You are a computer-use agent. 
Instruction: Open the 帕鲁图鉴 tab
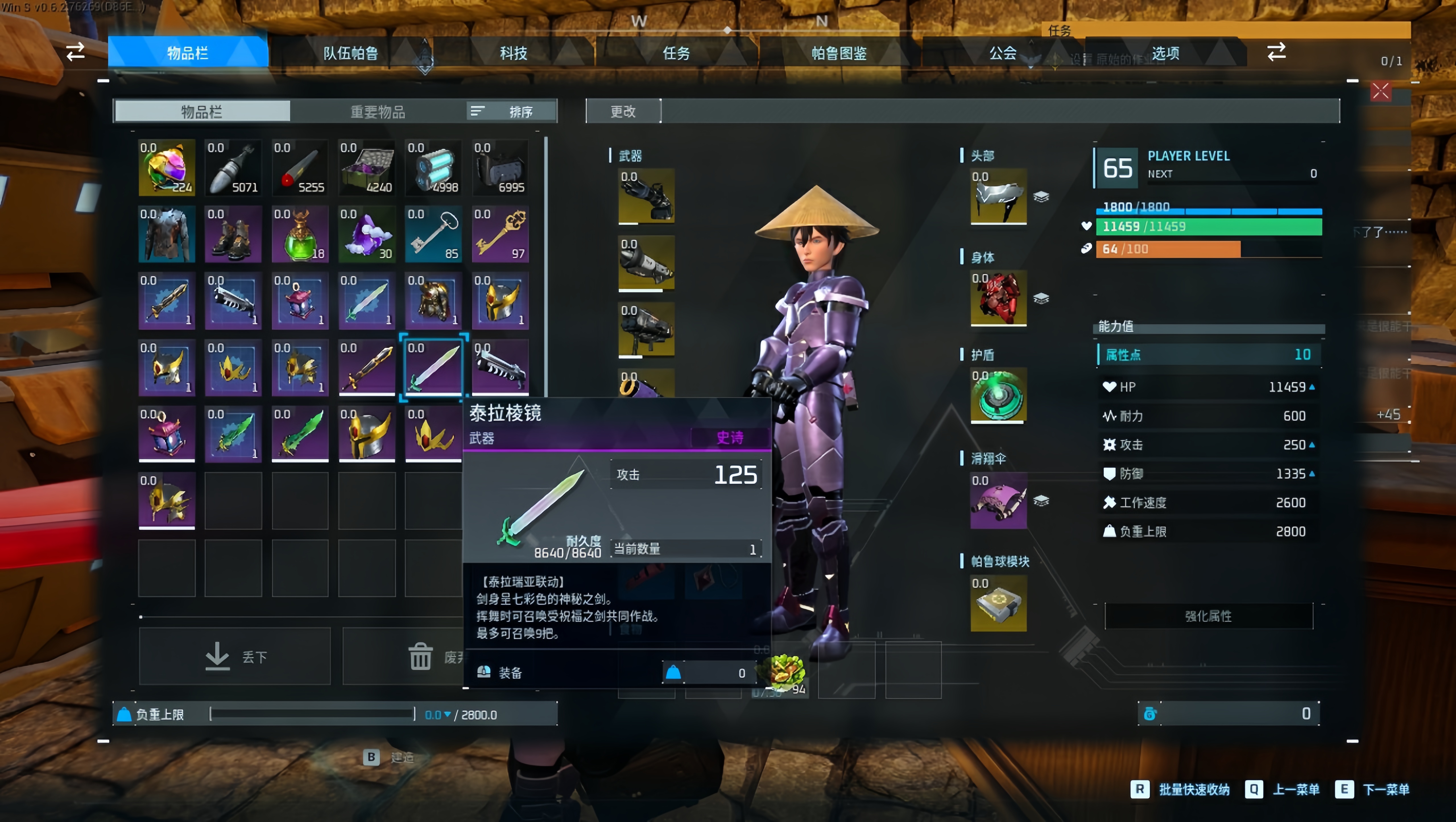coord(839,53)
